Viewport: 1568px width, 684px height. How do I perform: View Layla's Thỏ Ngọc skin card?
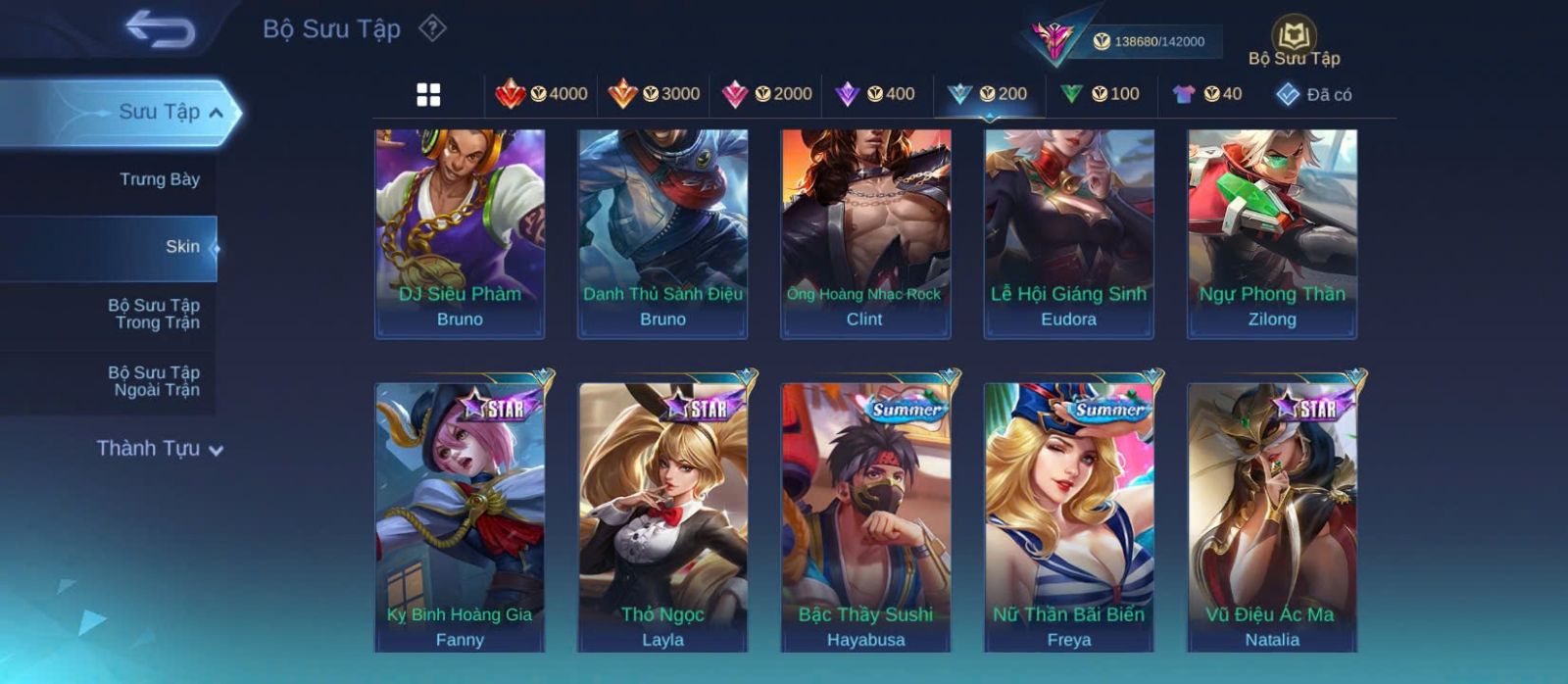[x=662, y=517]
